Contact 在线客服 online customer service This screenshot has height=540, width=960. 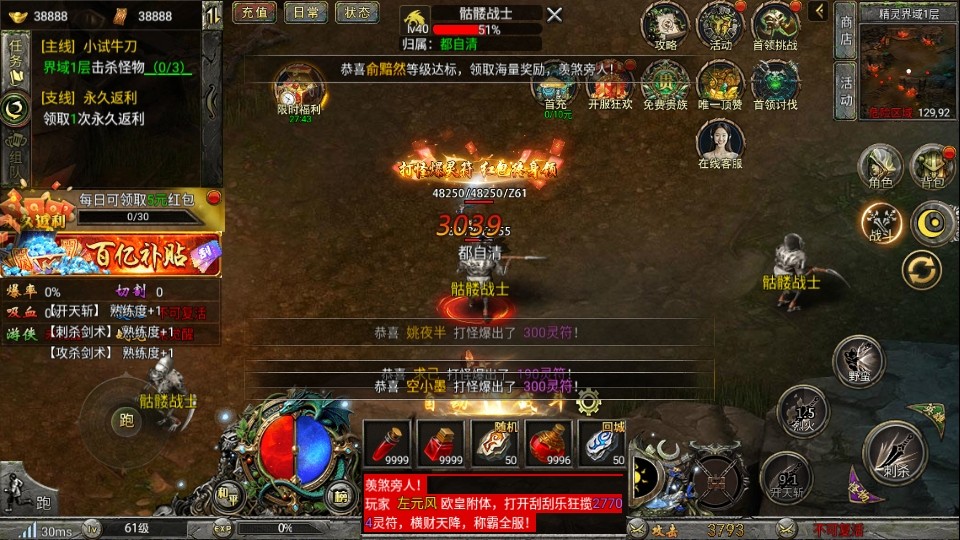[x=720, y=144]
